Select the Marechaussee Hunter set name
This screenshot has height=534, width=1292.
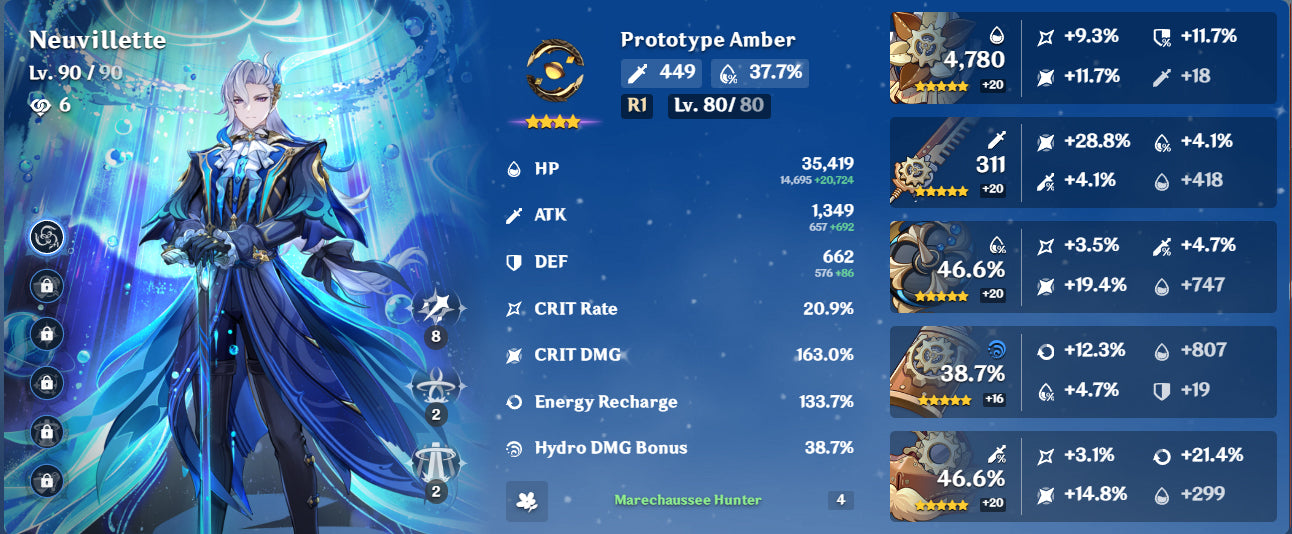tap(687, 500)
